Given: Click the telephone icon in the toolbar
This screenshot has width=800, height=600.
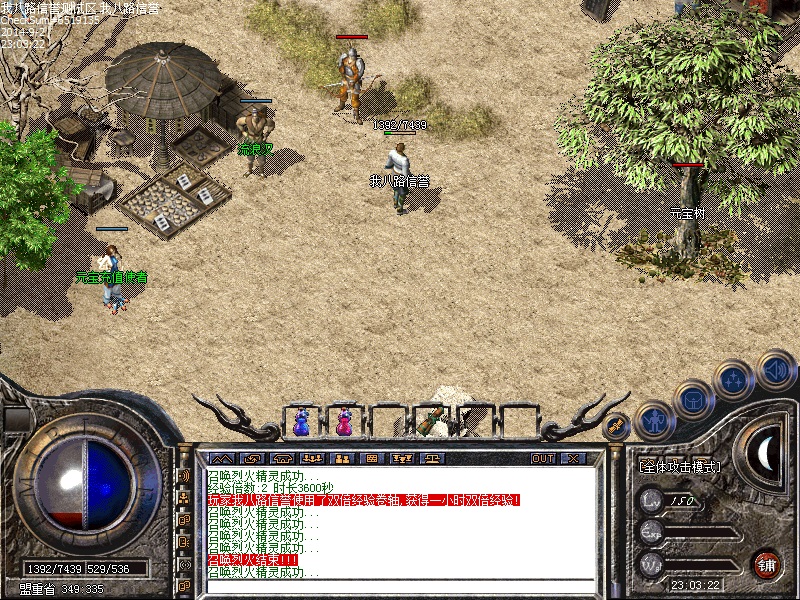Looking at the screenshot, I should 281,458.
